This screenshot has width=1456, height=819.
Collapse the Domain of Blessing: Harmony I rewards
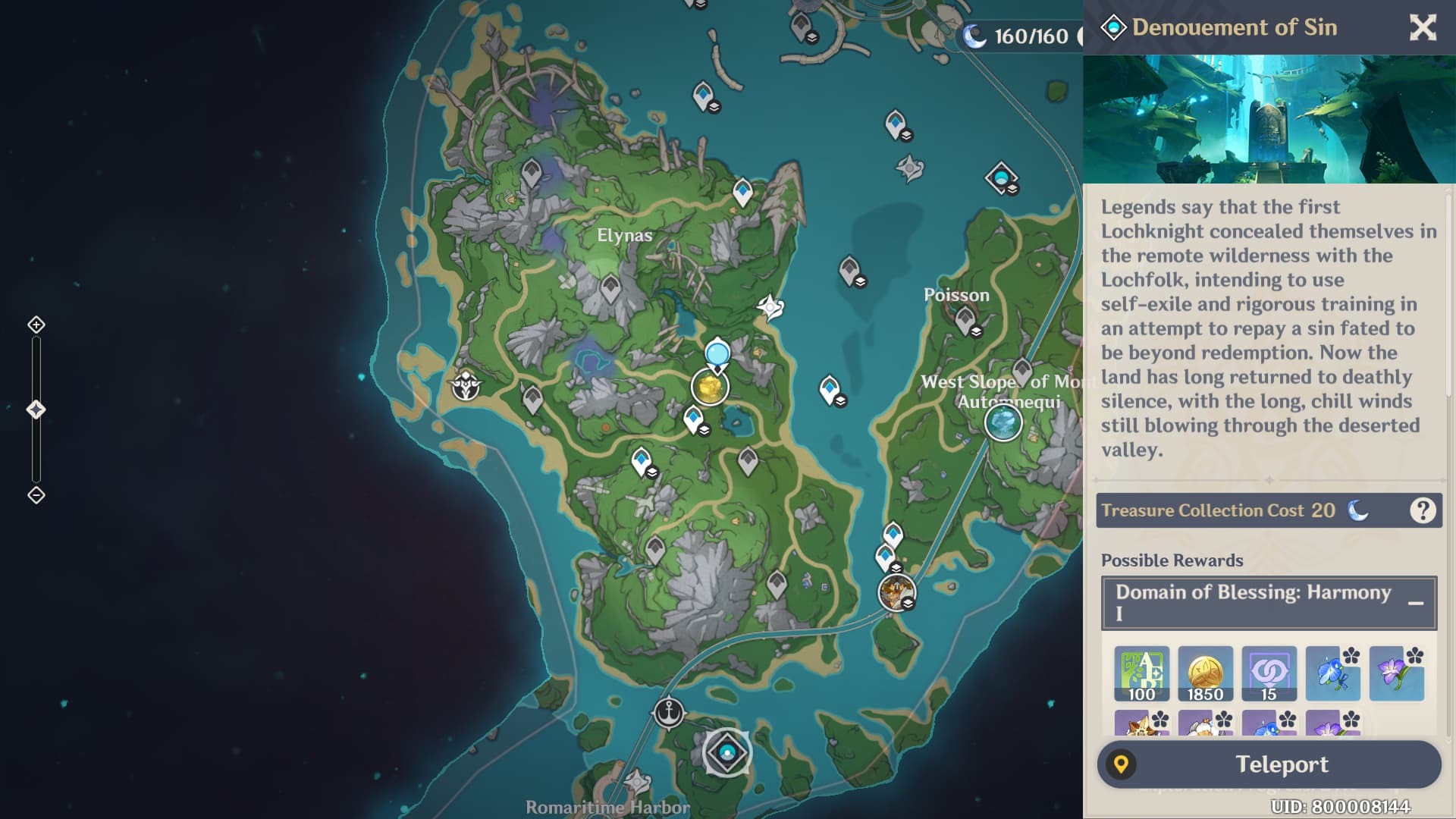1415,604
